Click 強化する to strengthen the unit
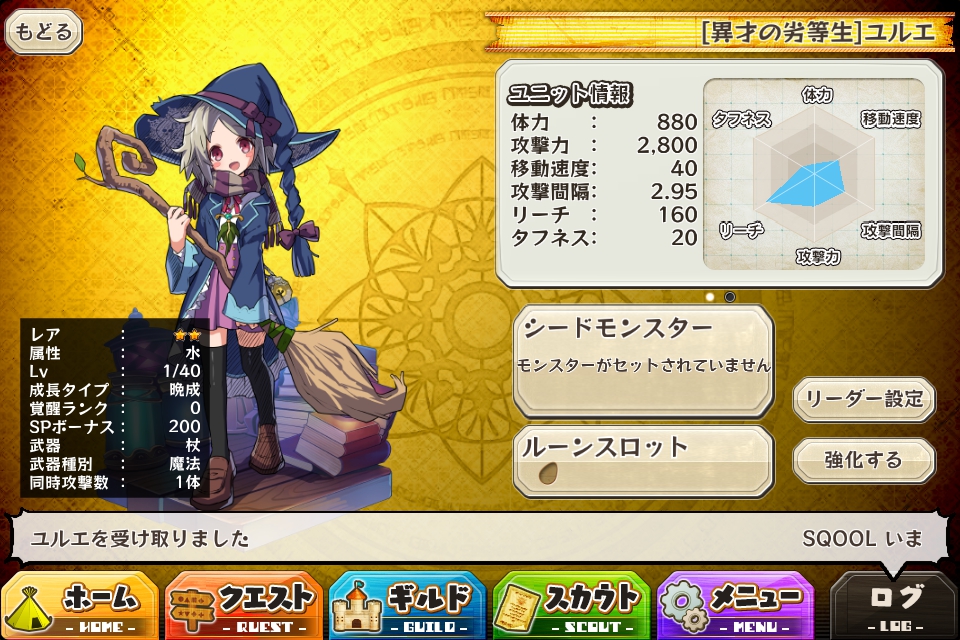 (x=863, y=460)
